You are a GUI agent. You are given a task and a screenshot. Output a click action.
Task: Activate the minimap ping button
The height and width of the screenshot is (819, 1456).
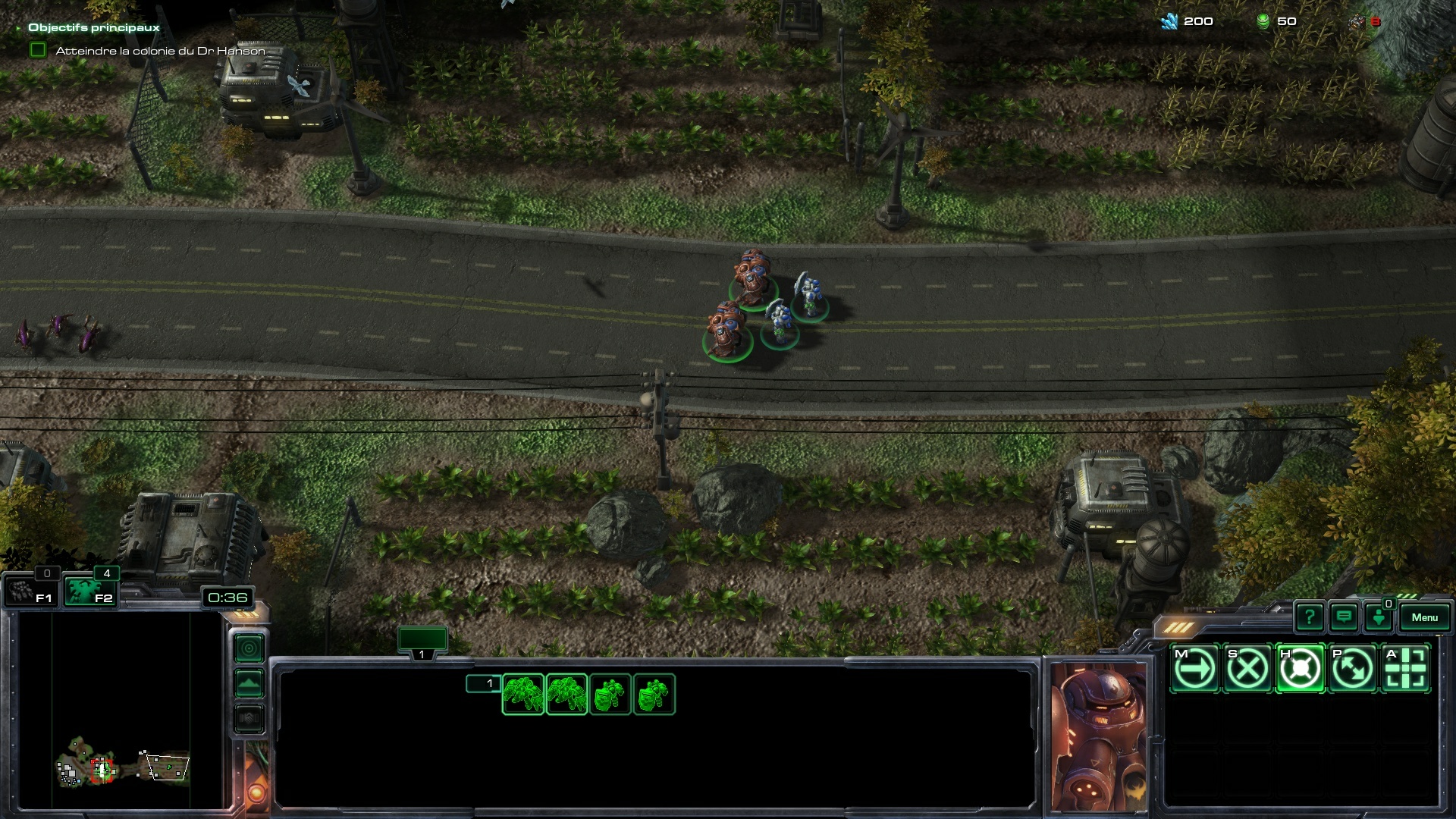(249, 648)
